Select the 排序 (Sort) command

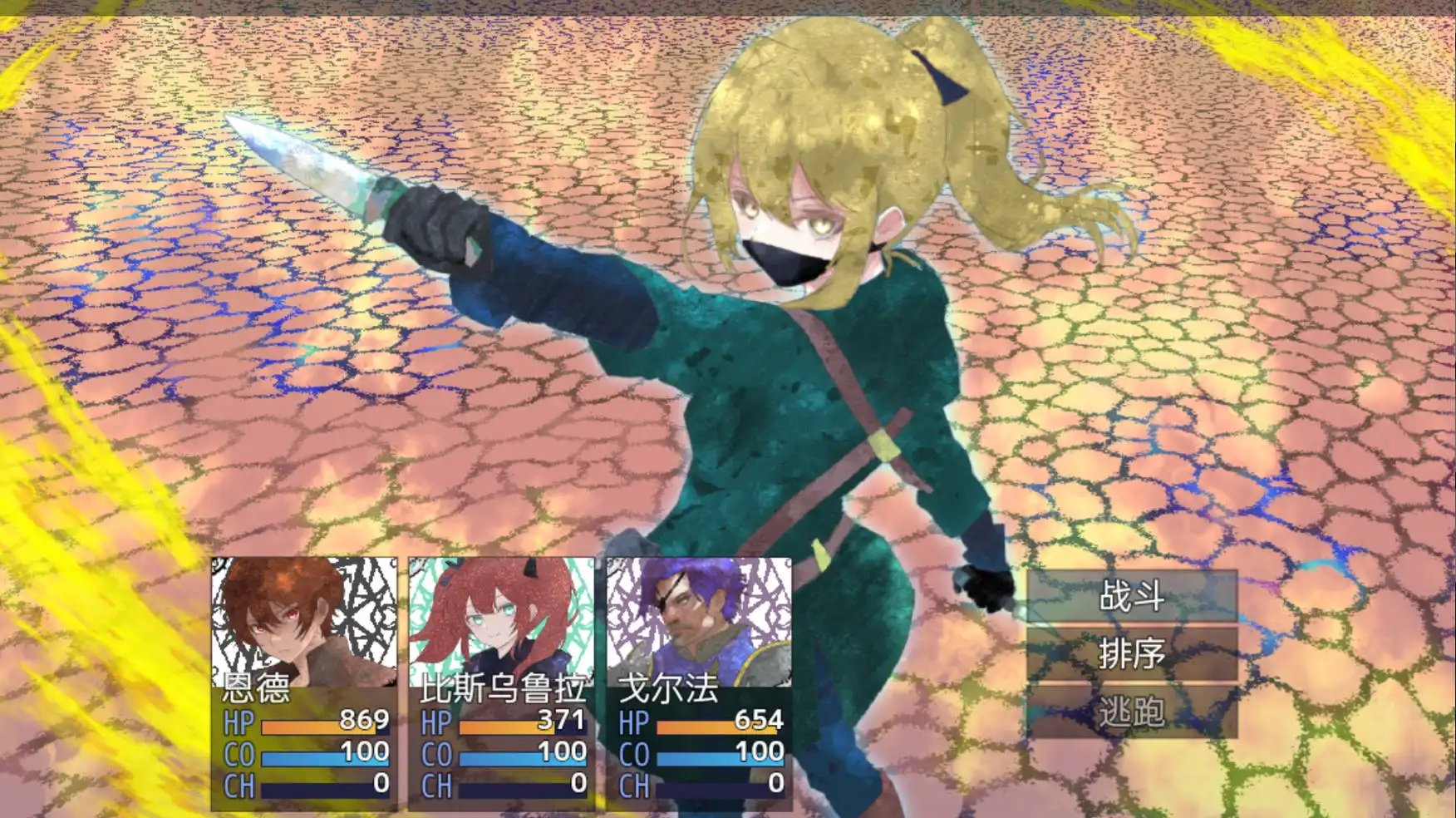point(1131,653)
